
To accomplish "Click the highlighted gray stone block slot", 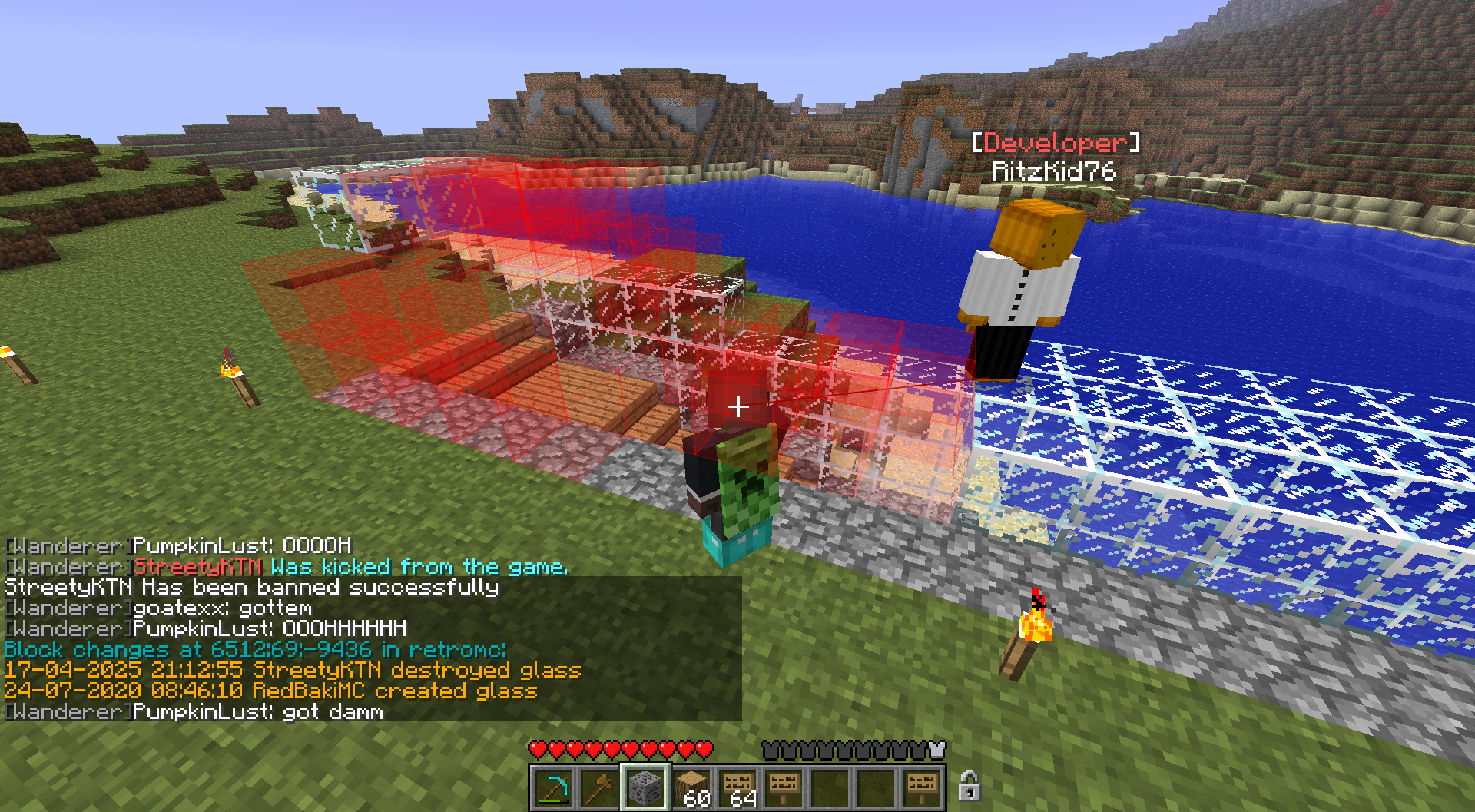I will [645, 788].
